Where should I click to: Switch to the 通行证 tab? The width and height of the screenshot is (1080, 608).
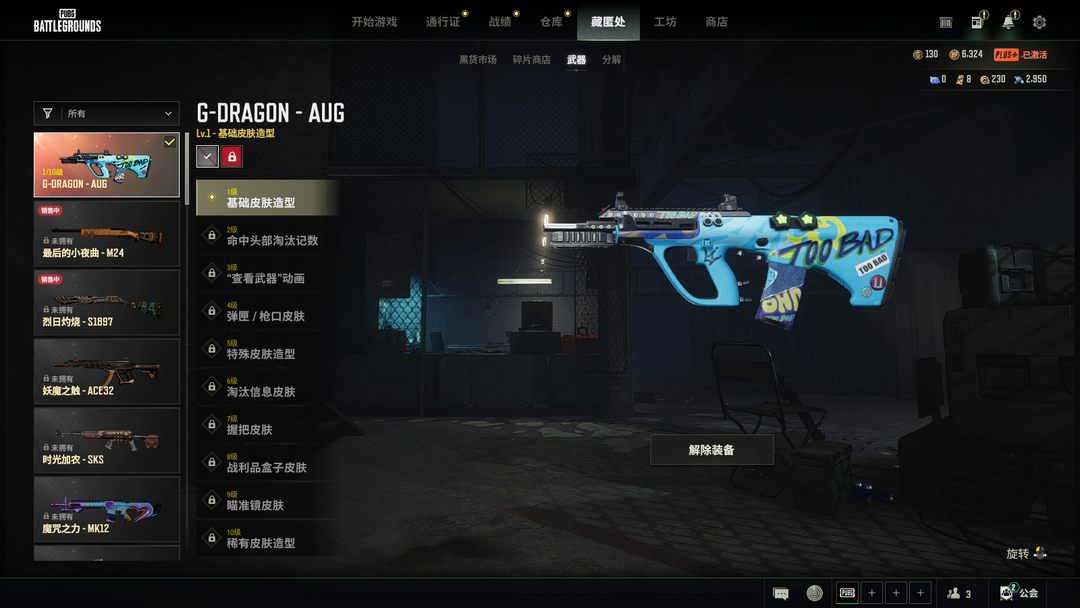click(443, 22)
